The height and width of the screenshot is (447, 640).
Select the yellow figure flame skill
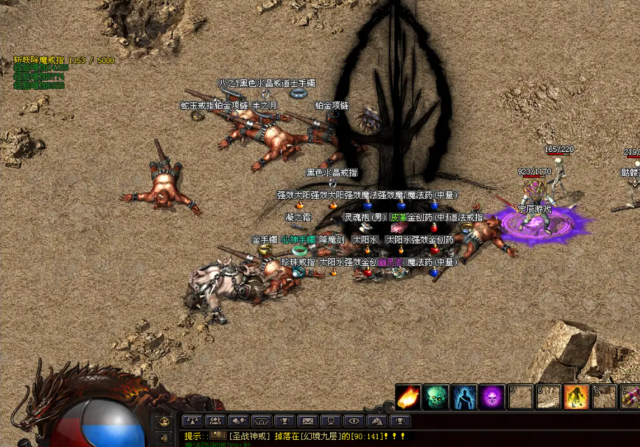point(576,397)
